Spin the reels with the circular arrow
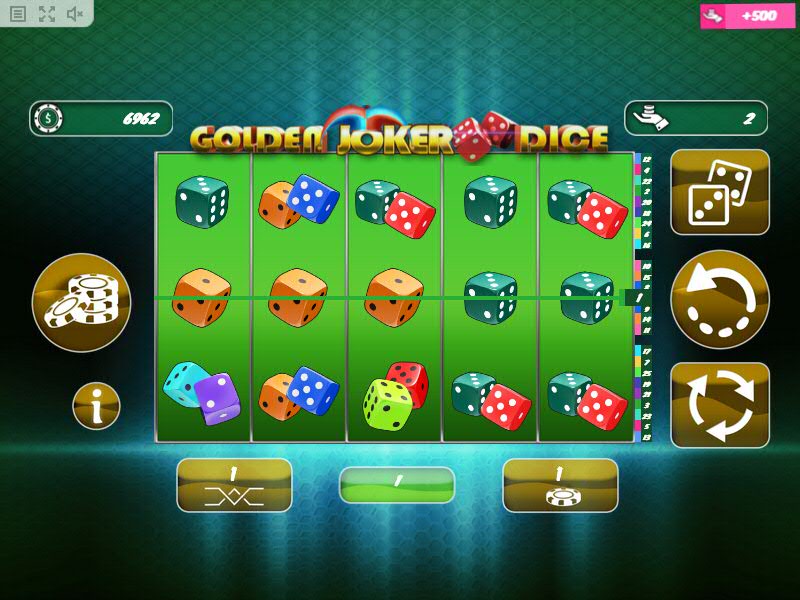The width and height of the screenshot is (800, 600). (719, 299)
